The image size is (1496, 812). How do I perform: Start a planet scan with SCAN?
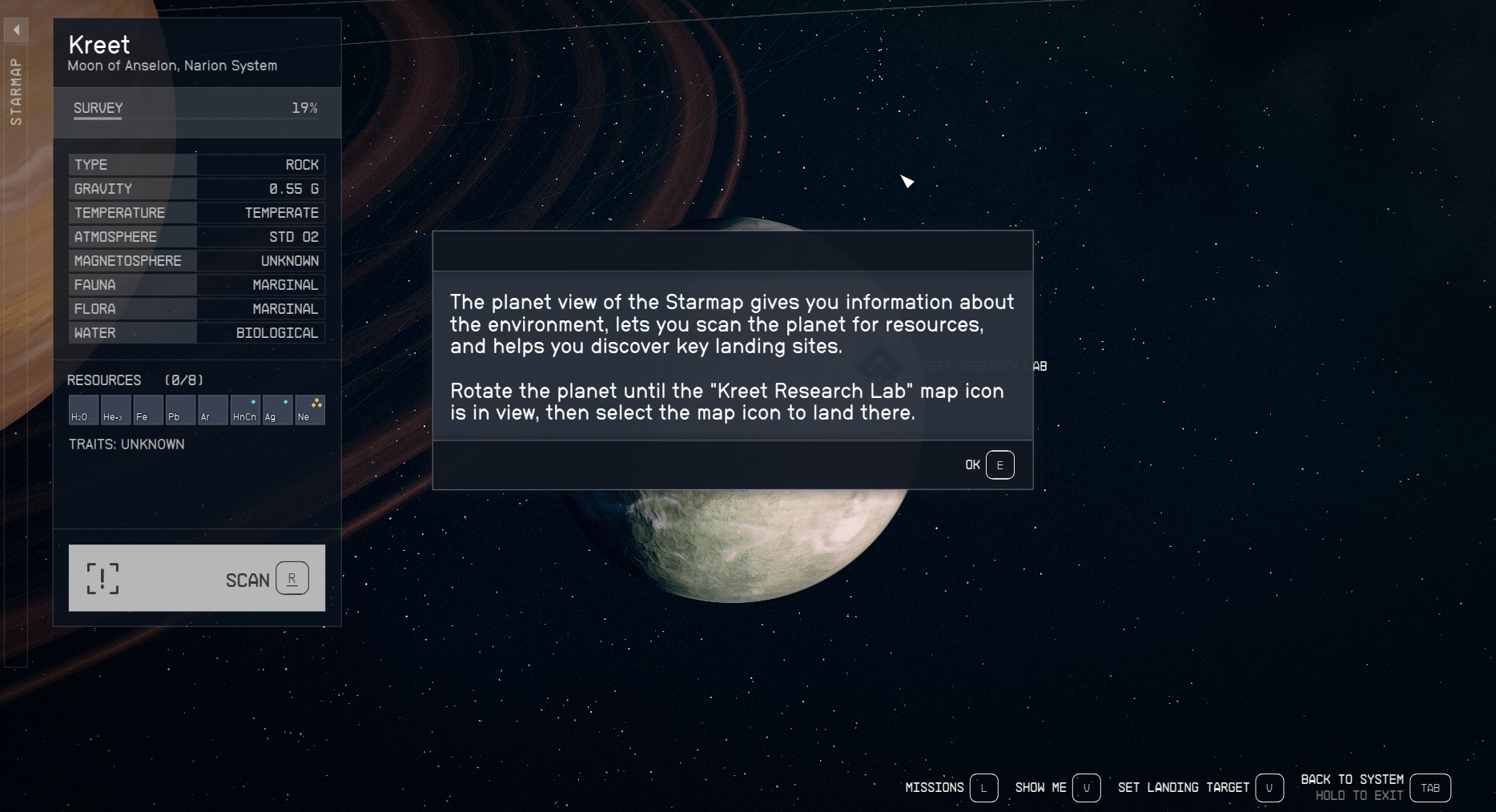[197, 578]
